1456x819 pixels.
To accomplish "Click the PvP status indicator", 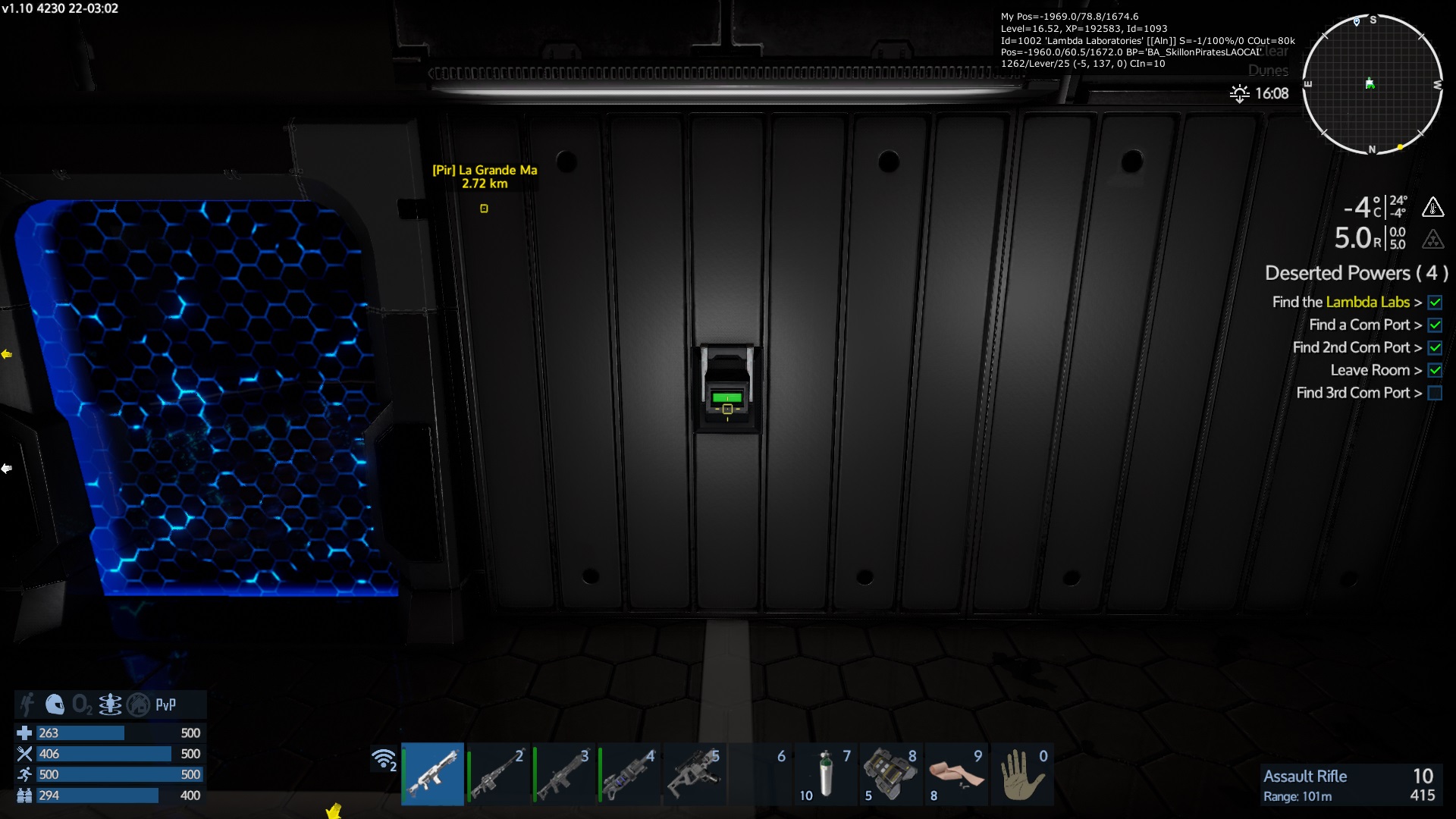I will [165, 704].
